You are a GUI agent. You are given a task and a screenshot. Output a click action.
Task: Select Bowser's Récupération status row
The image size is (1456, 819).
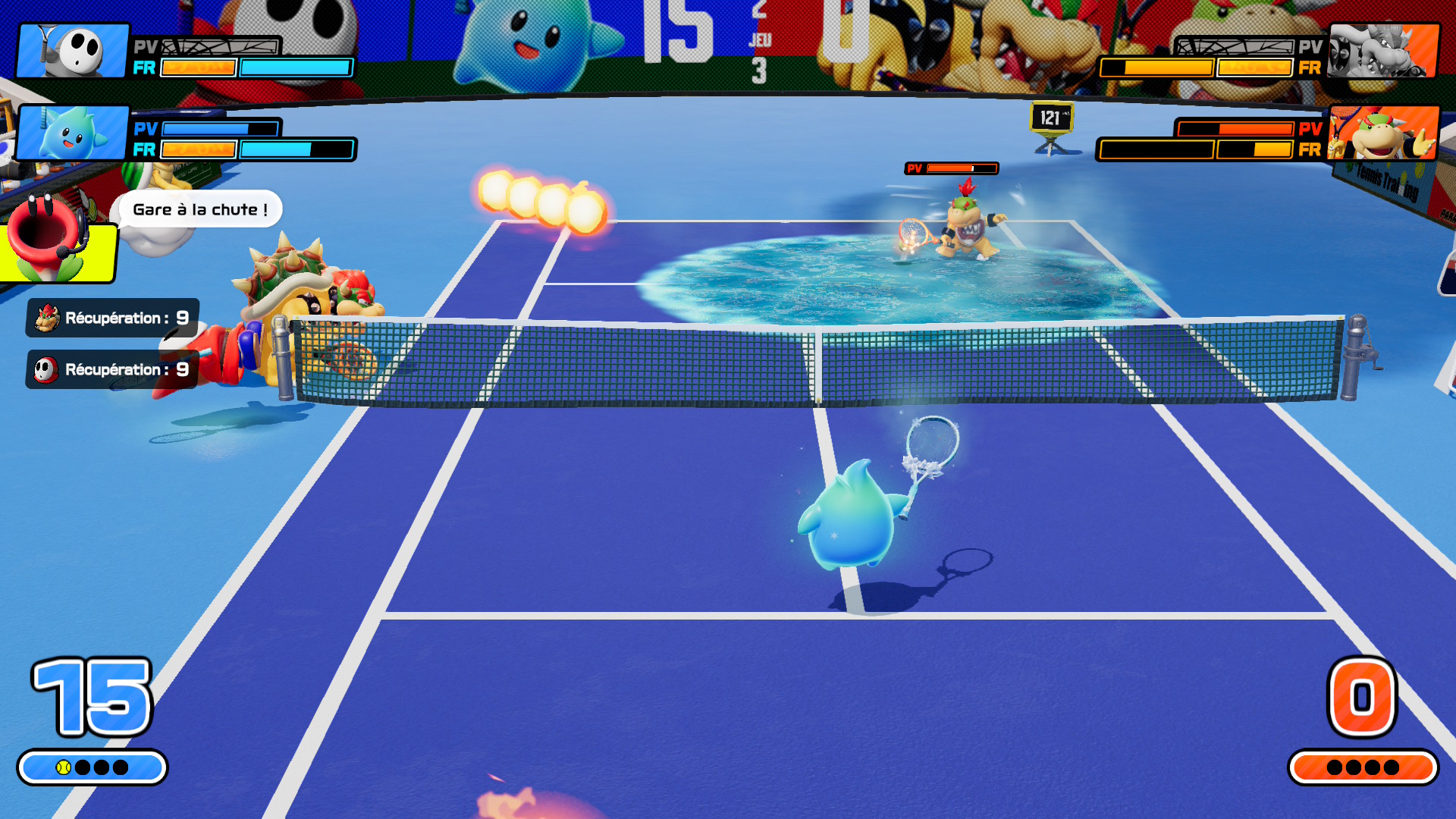[x=112, y=318]
